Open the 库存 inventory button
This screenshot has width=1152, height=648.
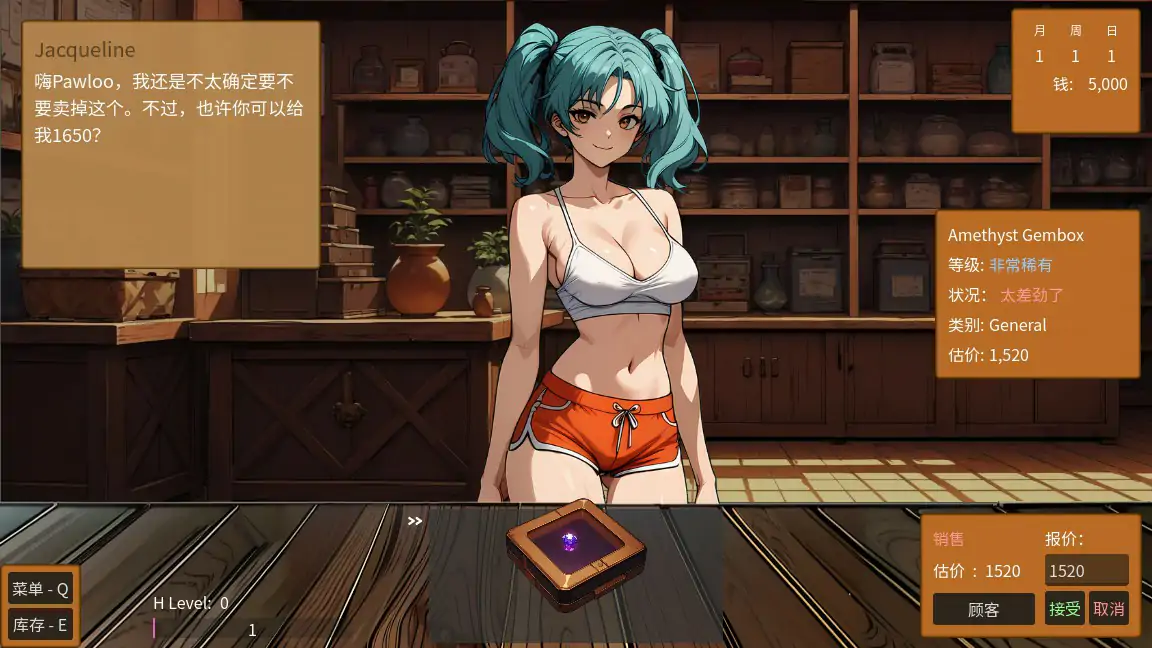(40, 625)
